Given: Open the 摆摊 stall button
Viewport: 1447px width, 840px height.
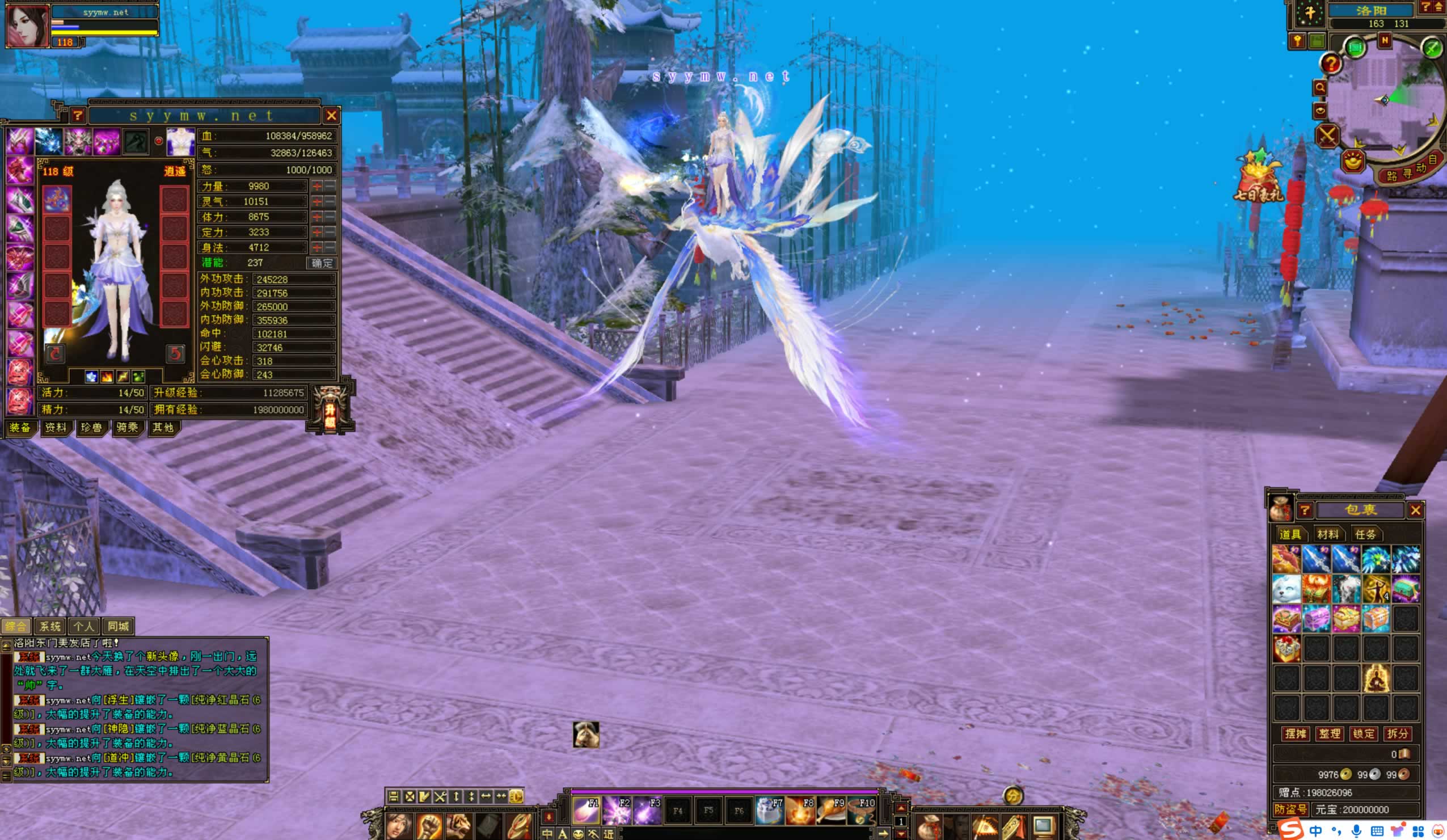Looking at the screenshot, I should pos(1296,734).
